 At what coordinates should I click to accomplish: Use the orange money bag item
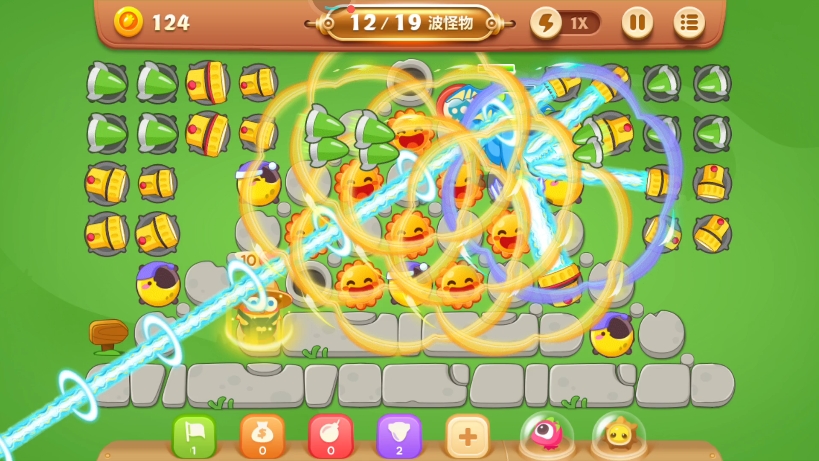262,437
